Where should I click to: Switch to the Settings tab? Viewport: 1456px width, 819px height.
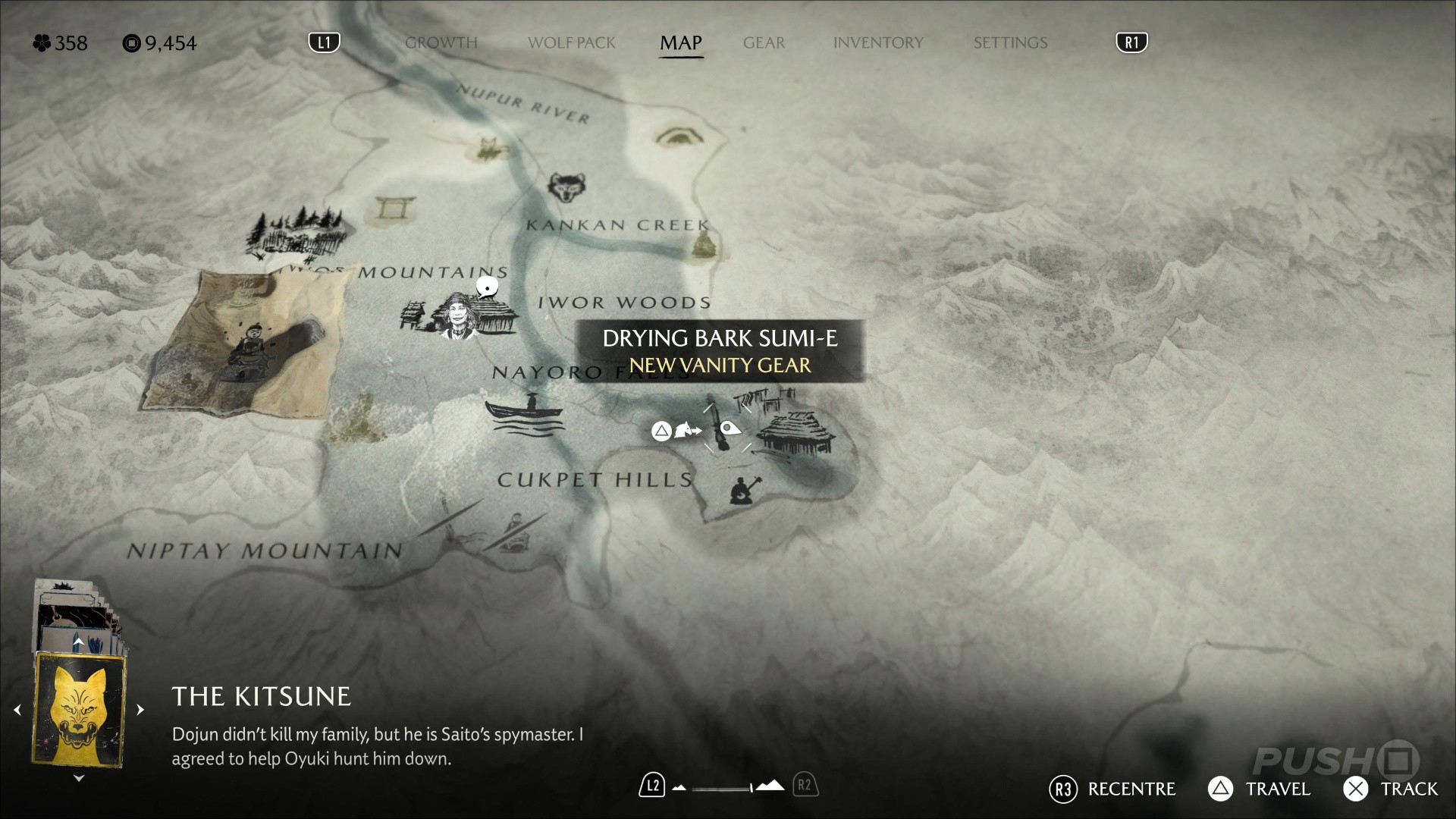1010,42
